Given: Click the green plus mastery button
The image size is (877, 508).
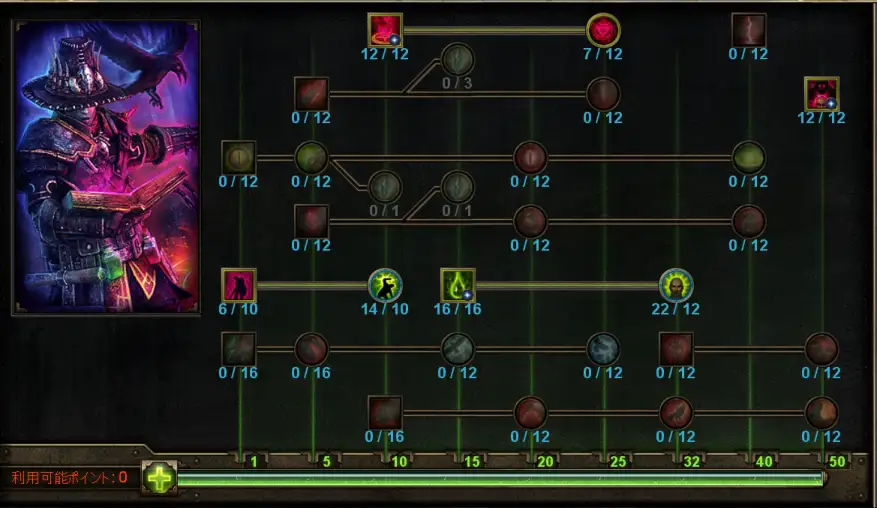Looking at the screenshot, I should 159,477.
